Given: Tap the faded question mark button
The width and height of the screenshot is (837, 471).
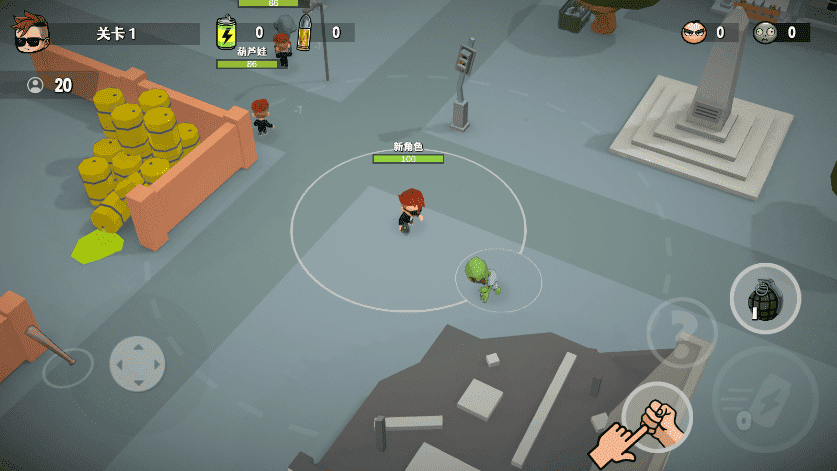Looking at the screenshot, I should (x=681, y=331).
